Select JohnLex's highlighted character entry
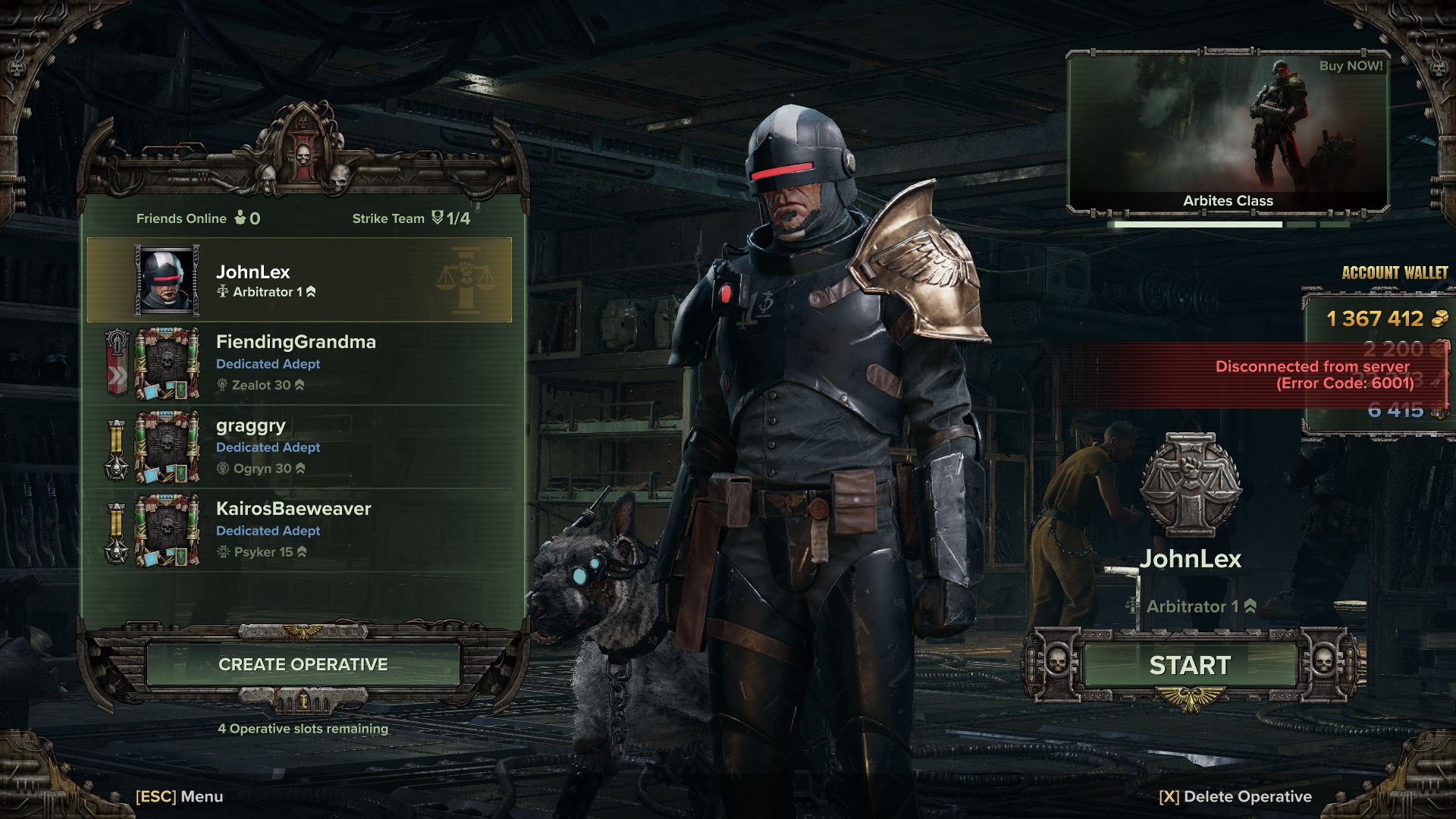The width and height of the screenshot is (1456, 819). 303,279
